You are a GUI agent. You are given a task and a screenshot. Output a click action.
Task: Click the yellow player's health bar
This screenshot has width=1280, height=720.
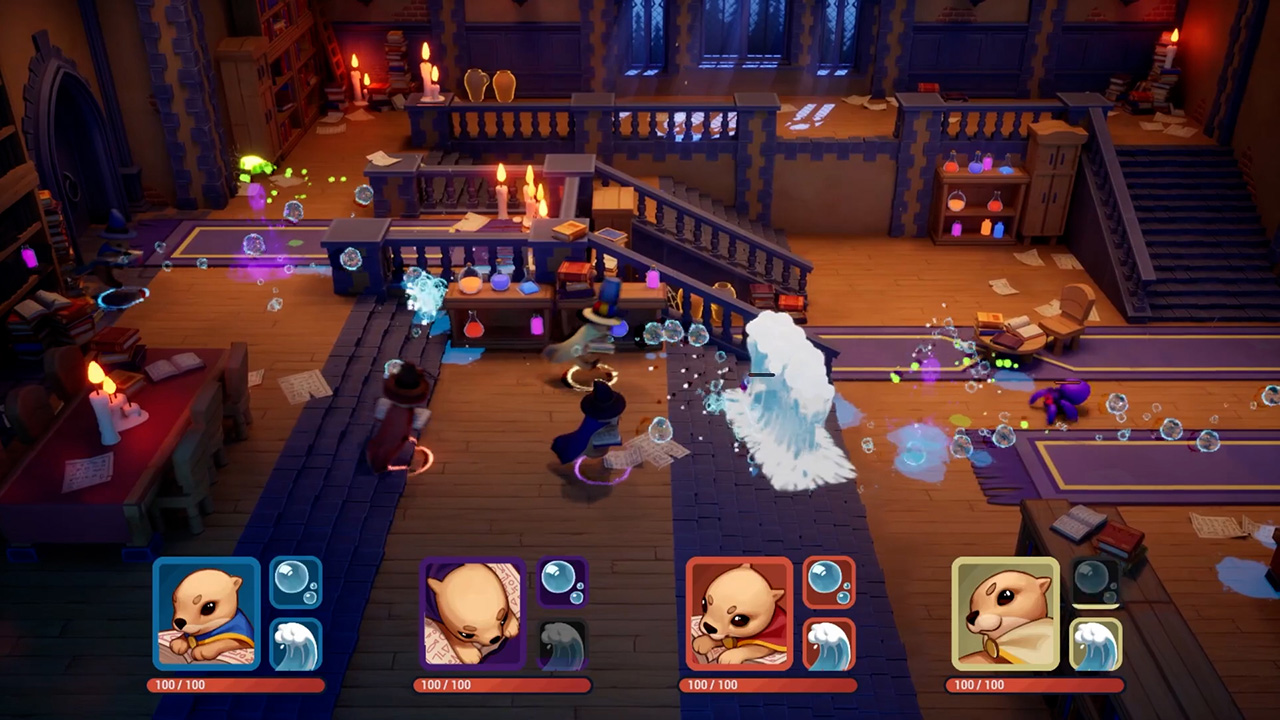click(x=1037, y=685)
